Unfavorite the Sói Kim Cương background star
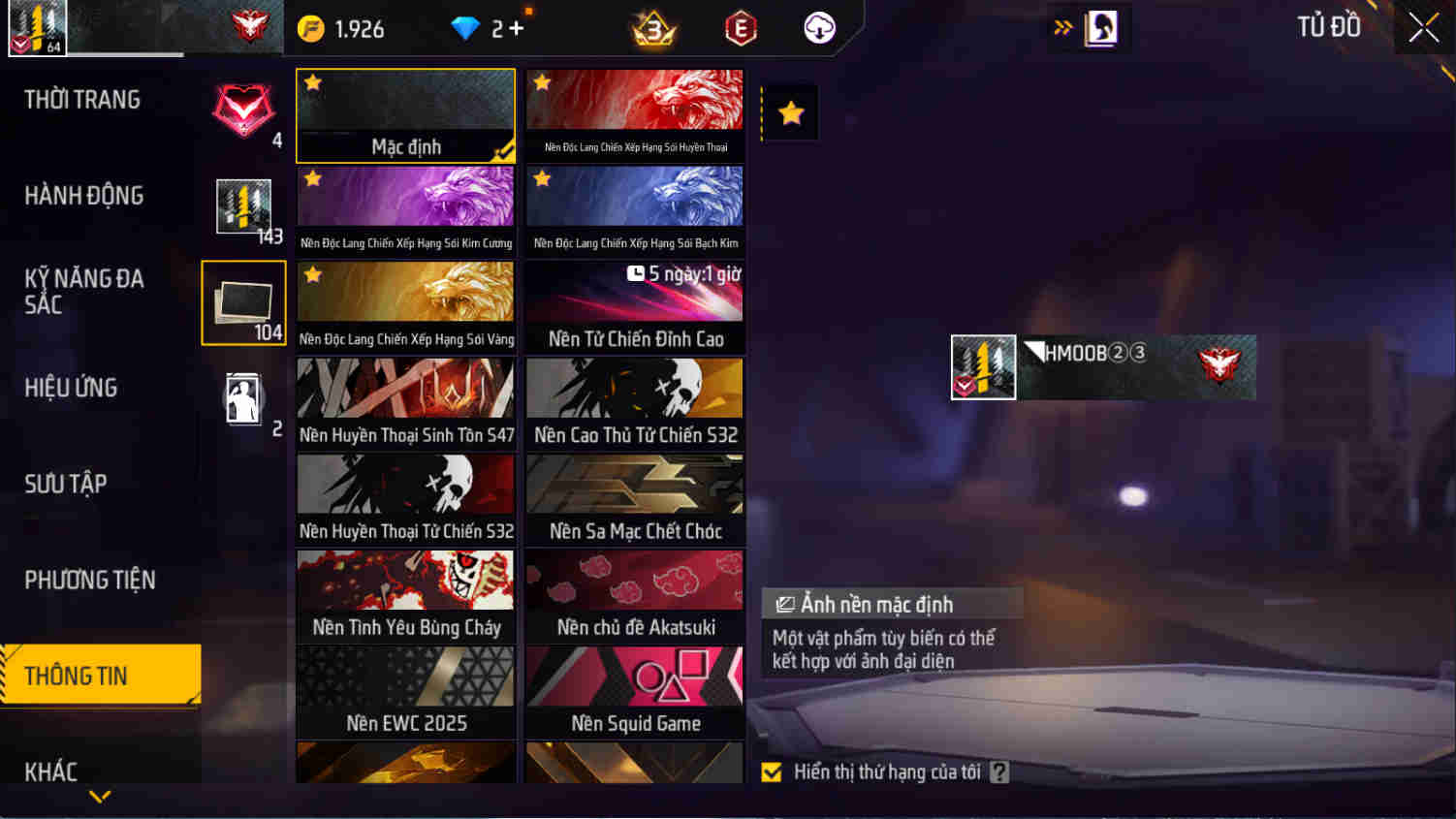The image size is (1456, 819). tap(312, 179)
